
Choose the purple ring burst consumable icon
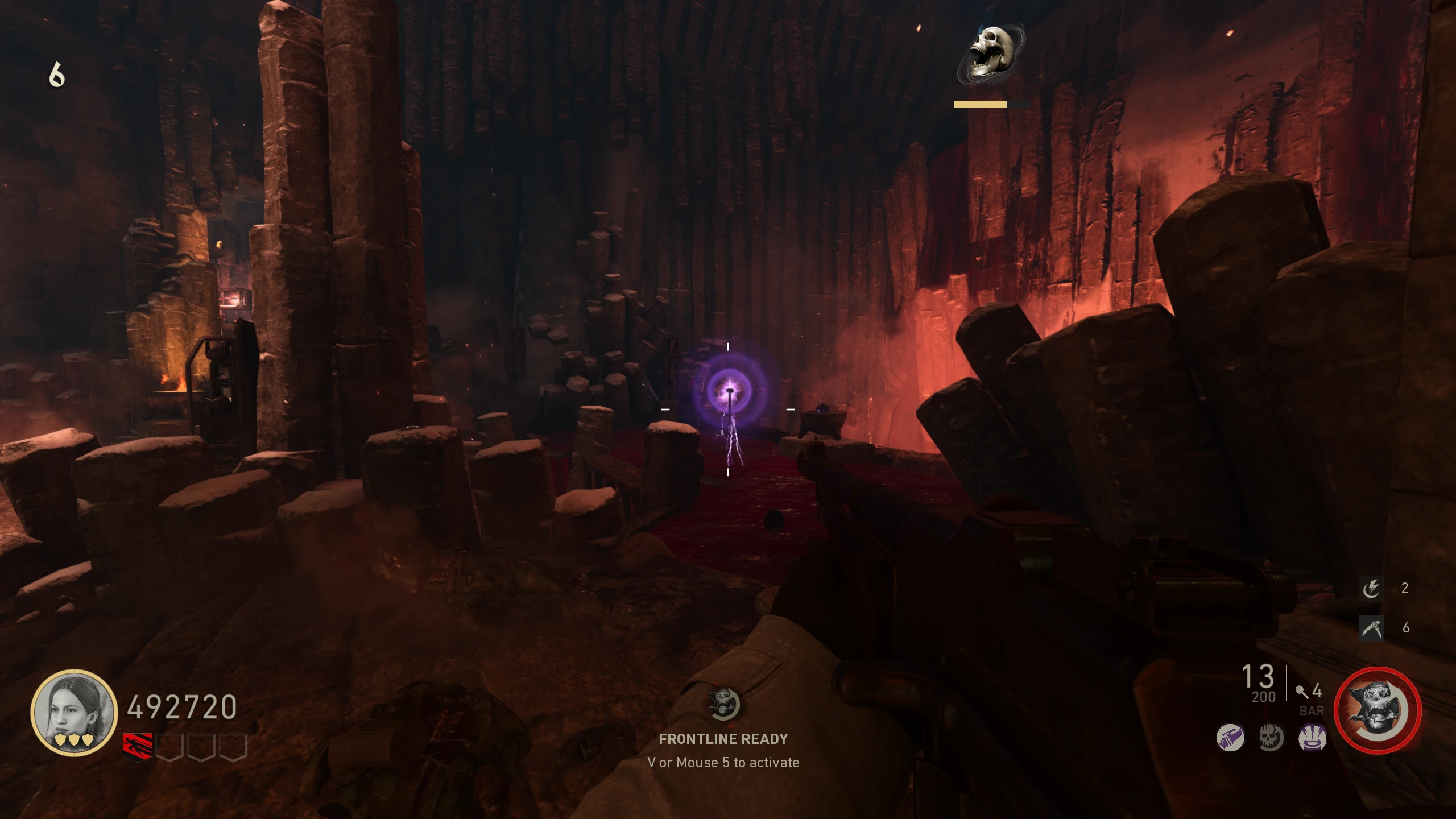pos(1312,738)
